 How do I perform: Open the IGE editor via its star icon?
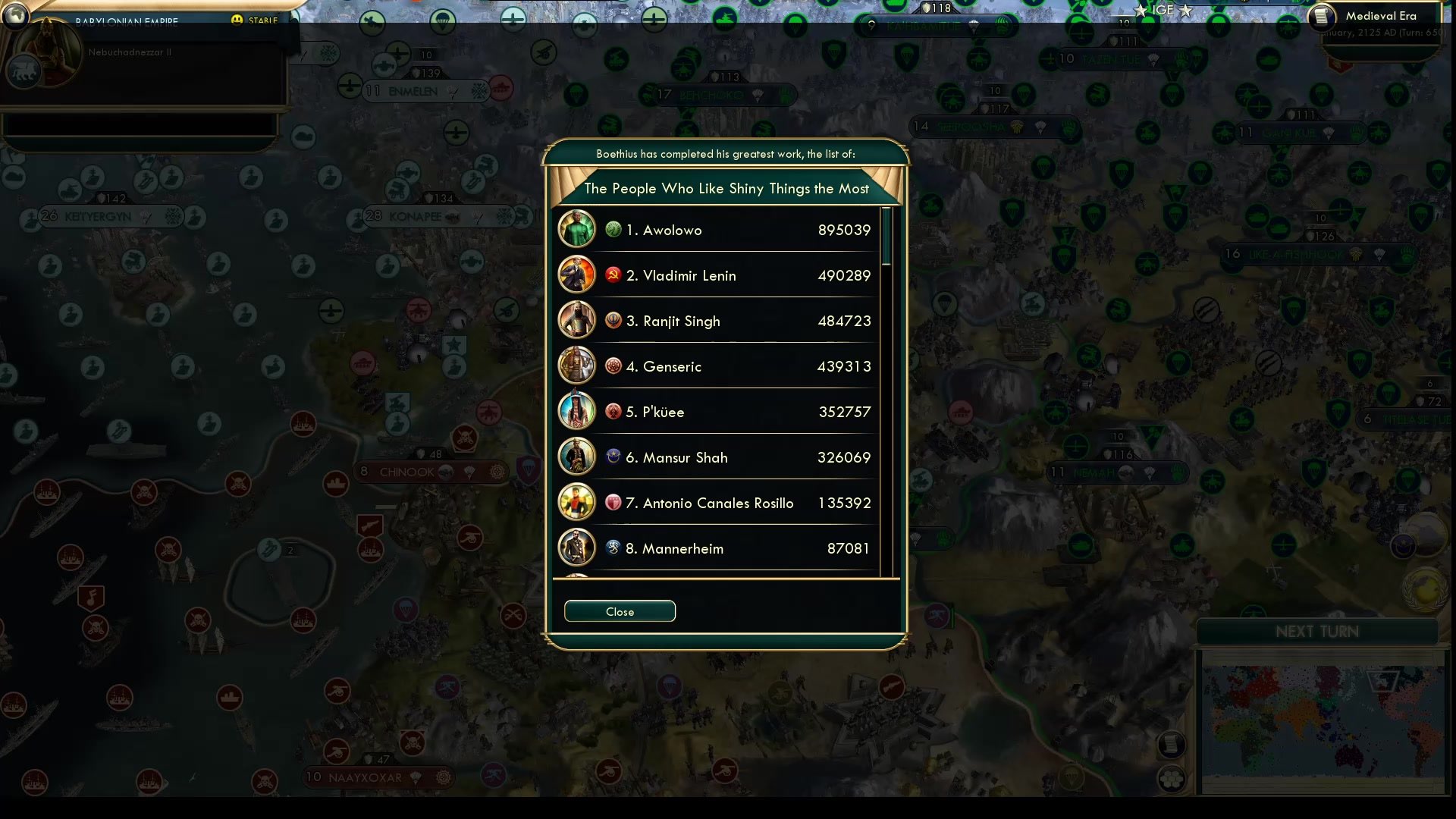1141,11
